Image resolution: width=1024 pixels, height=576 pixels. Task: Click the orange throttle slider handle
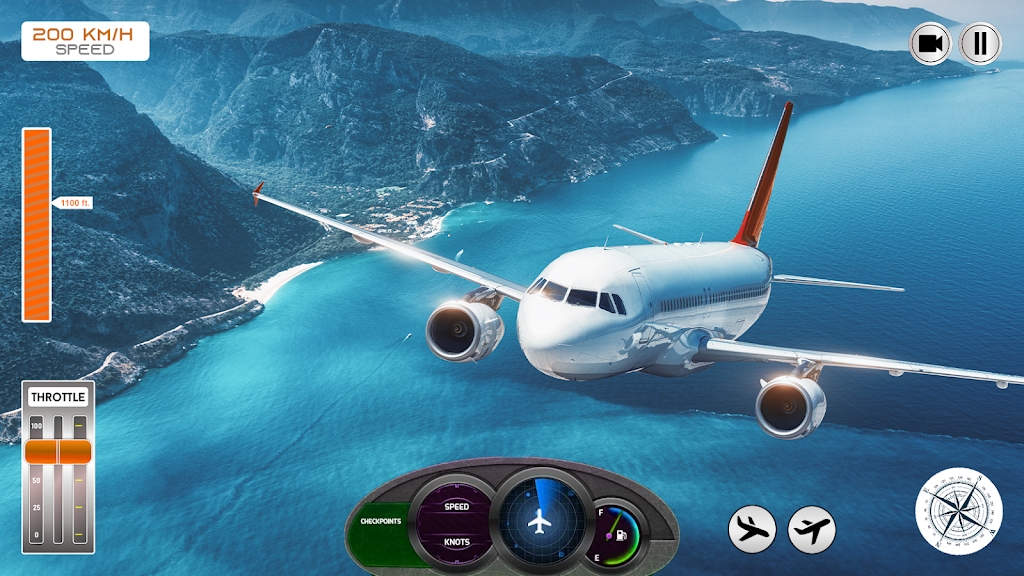[x=58, y=451]
